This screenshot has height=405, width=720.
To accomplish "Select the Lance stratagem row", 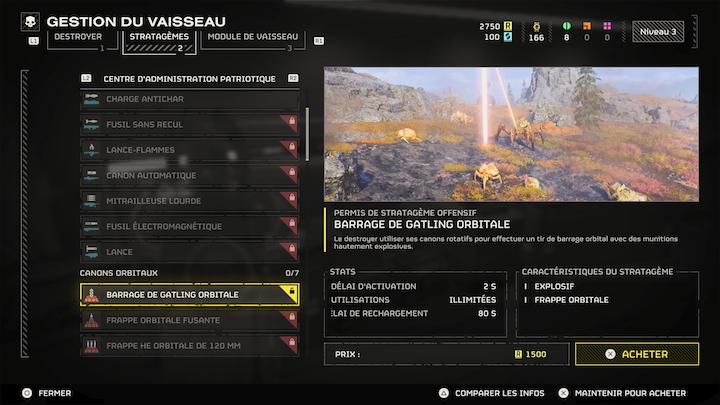I will (188, 252).
